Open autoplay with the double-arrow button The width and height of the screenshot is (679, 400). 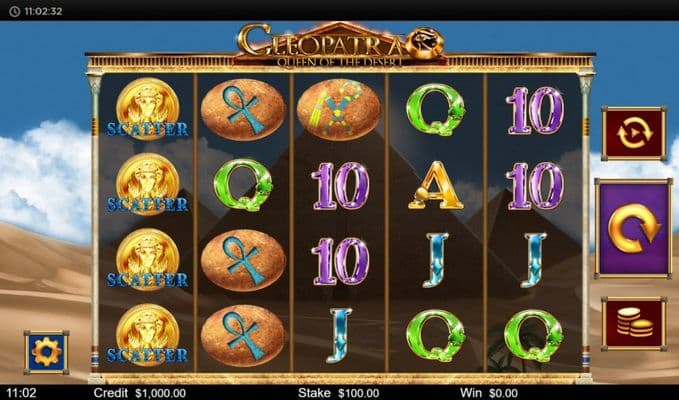pos(632,134)
